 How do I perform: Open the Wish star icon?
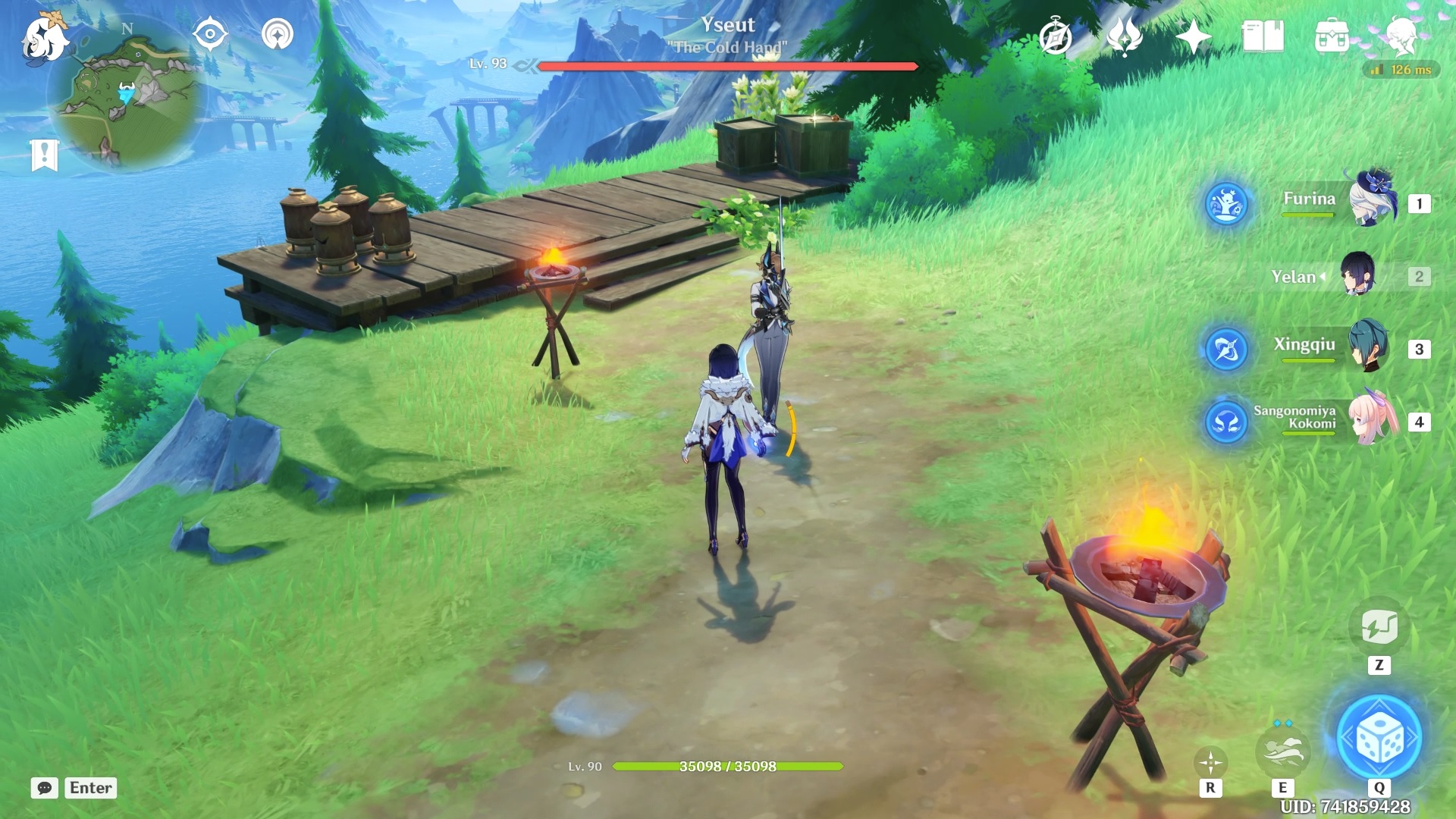point(1193,36)
